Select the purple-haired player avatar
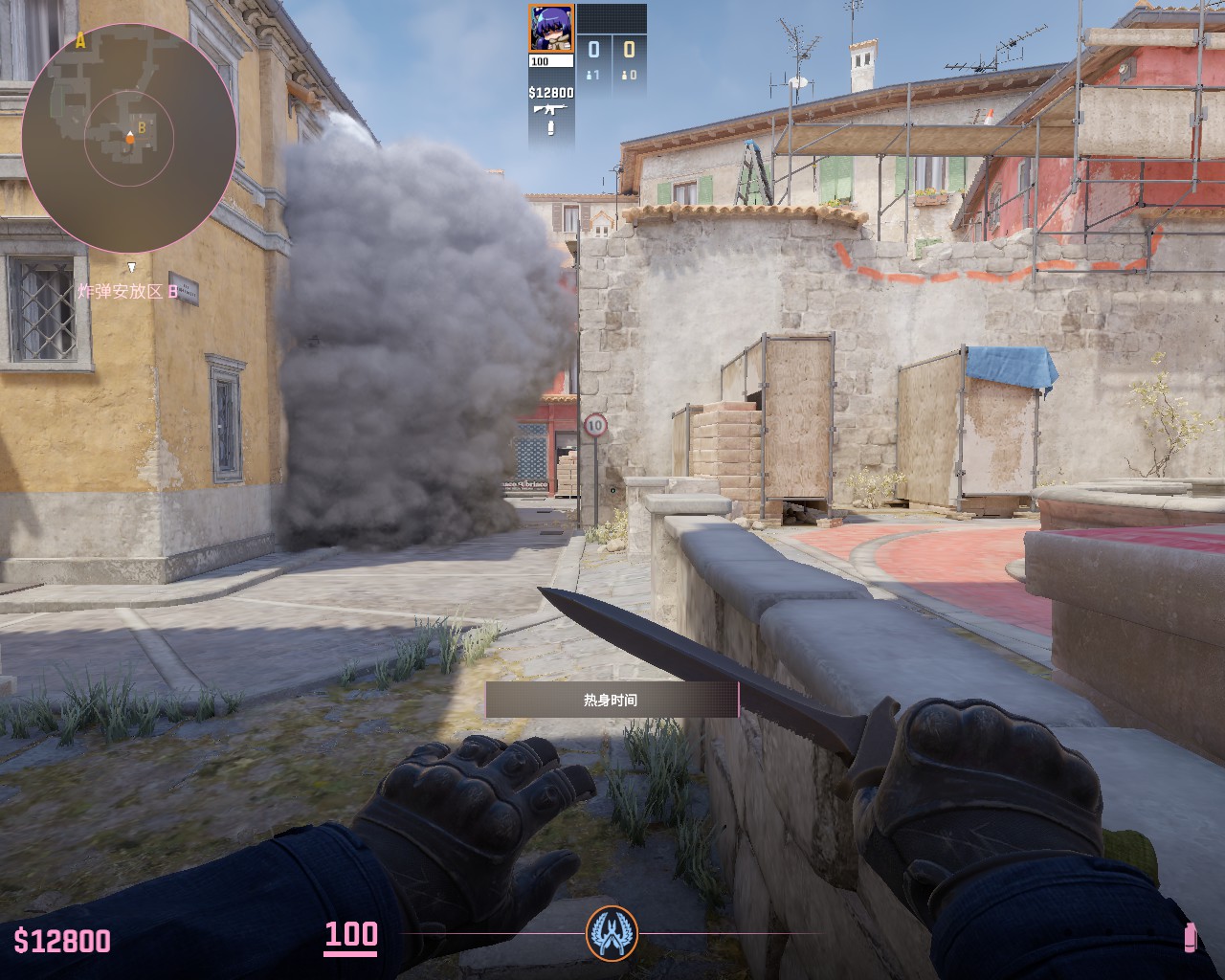The height and width of the screenshot is (980, 1225). click(x=551, y=29)
